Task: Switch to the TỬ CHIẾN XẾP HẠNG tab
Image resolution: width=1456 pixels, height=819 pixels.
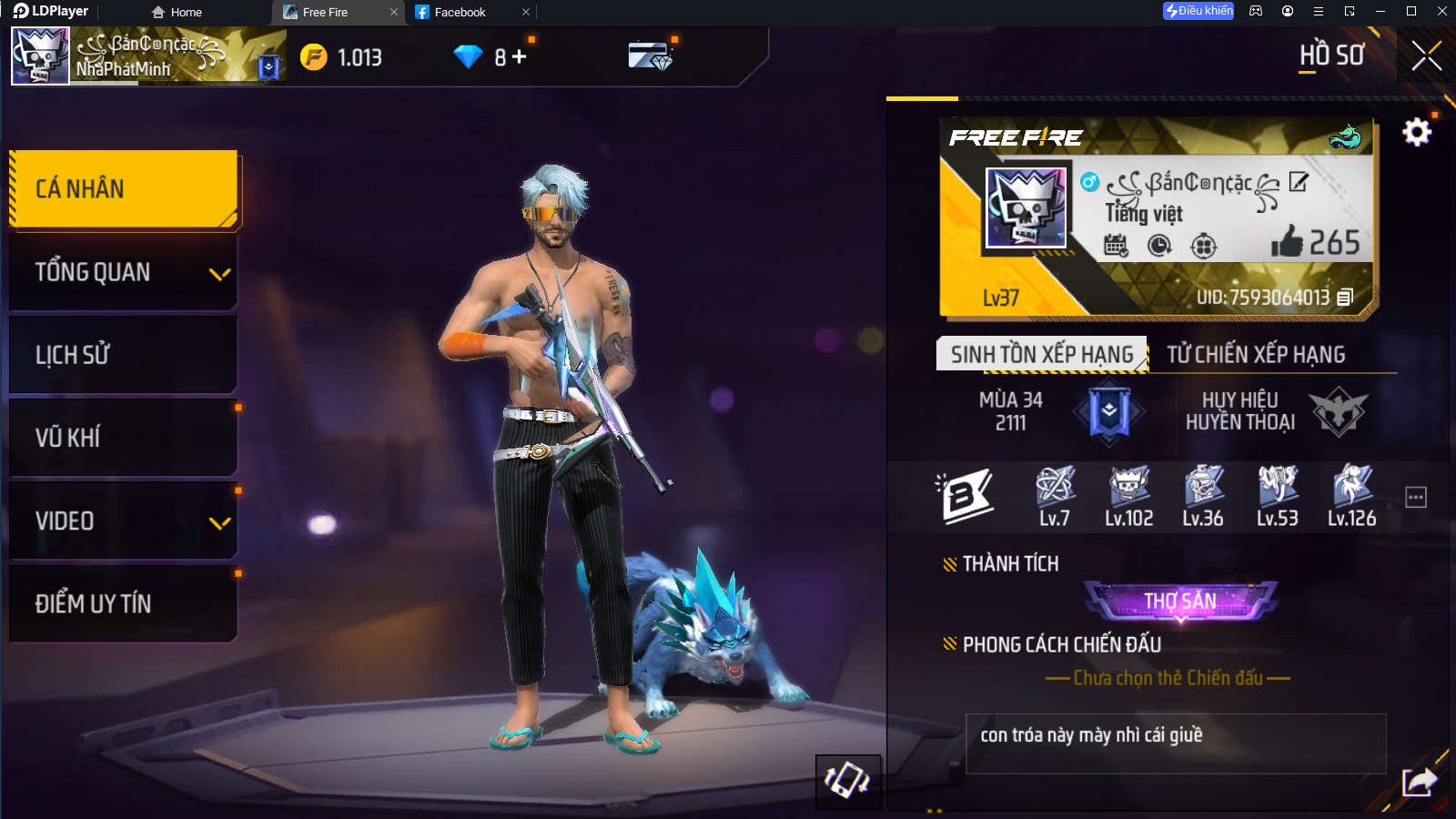Action: tap(1256, 354)
